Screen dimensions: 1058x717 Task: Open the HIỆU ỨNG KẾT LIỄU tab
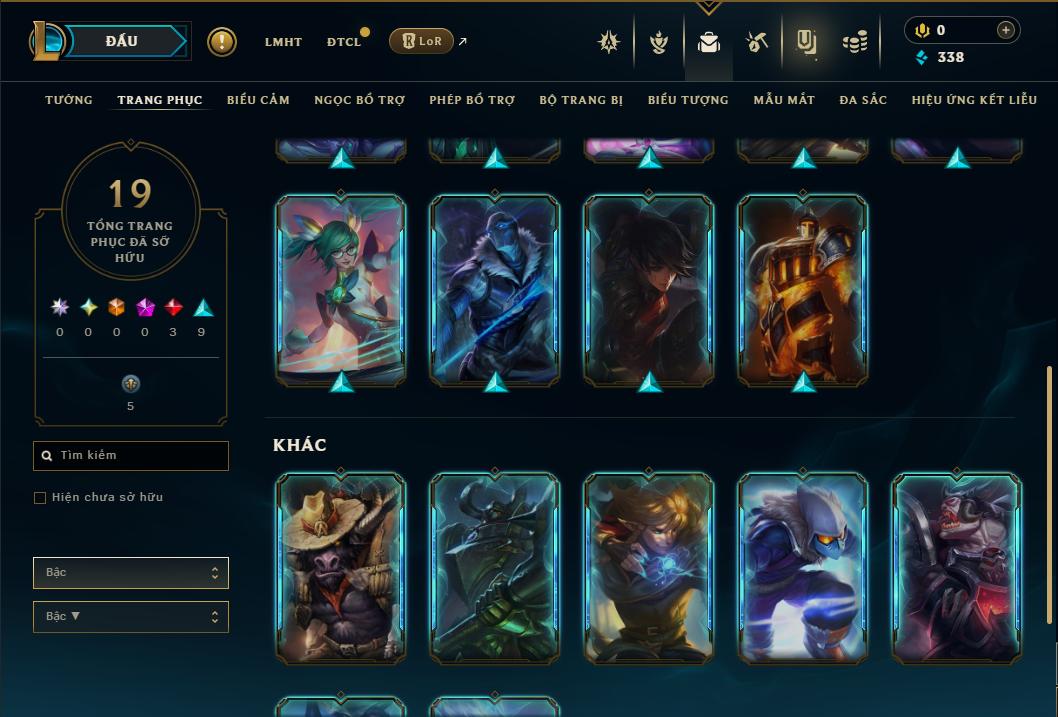pos(974,100)
